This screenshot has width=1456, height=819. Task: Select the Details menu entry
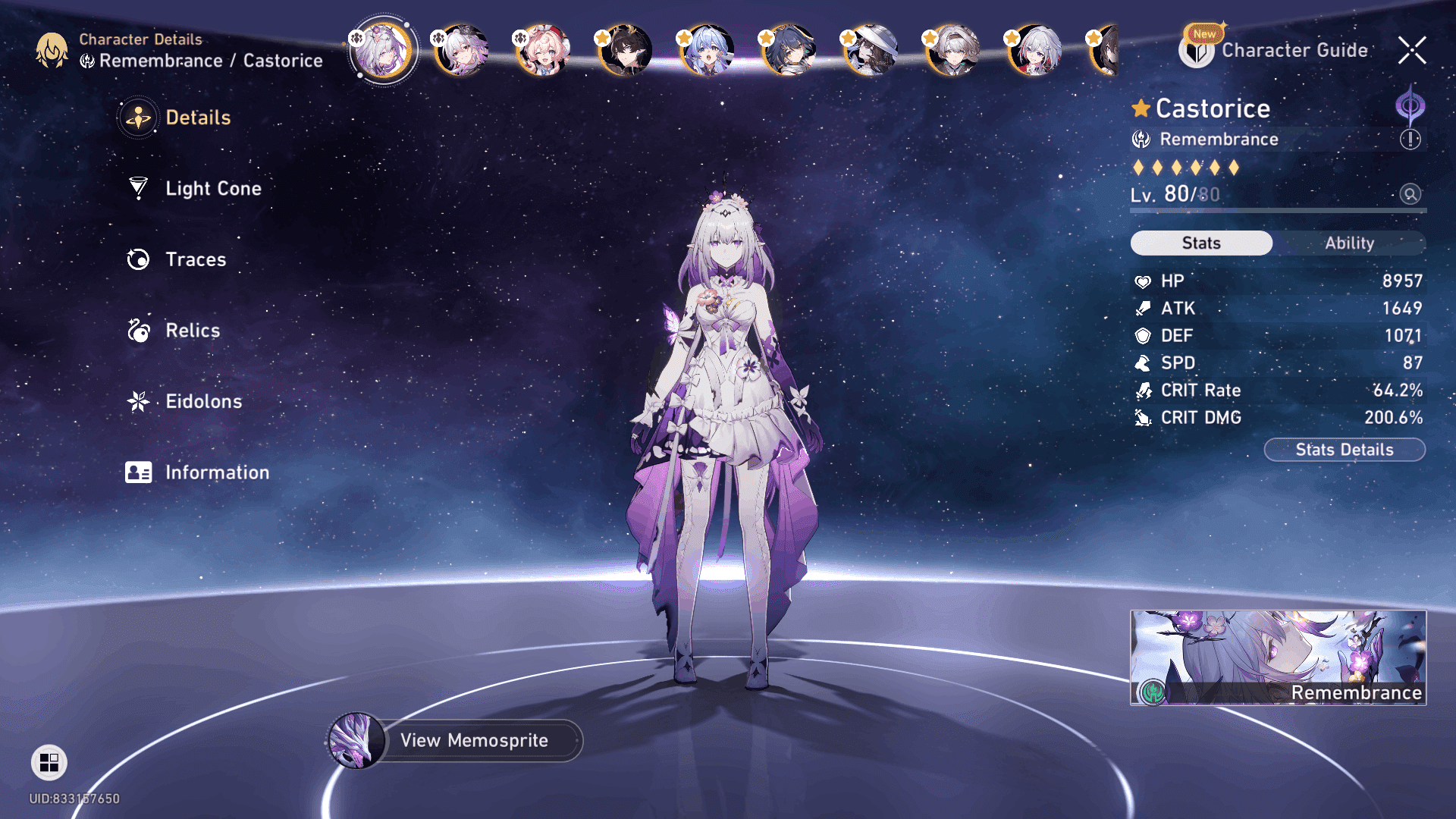(x=197, y=118)
